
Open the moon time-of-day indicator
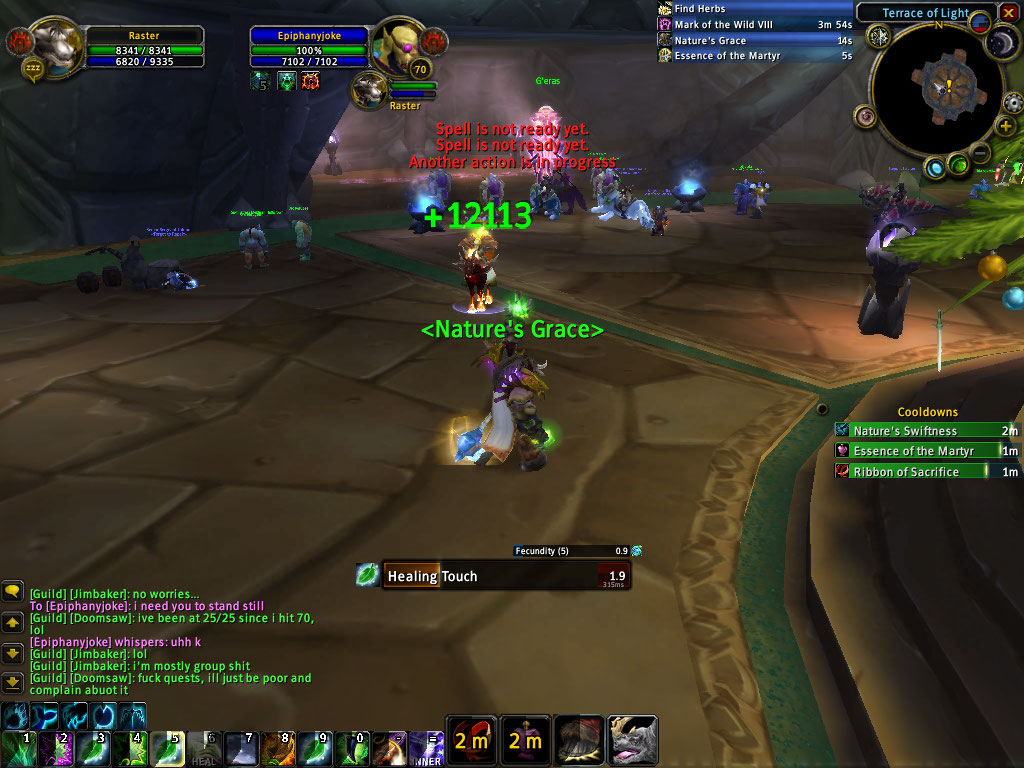[1003, 42]
